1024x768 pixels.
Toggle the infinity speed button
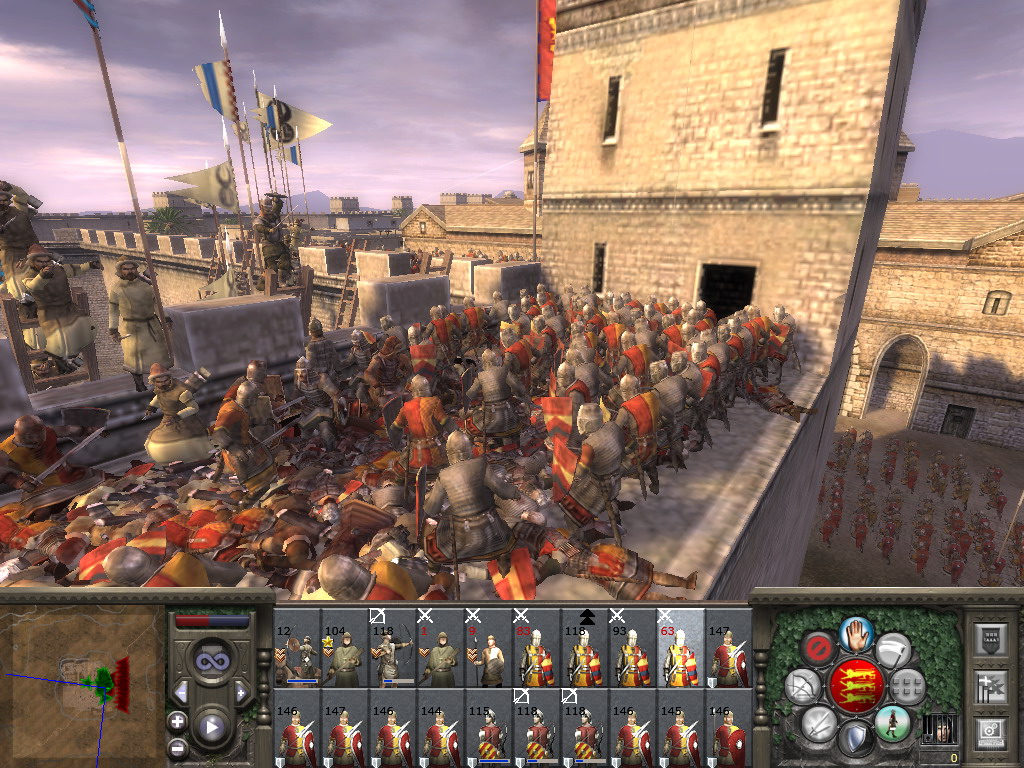point(212,660)
